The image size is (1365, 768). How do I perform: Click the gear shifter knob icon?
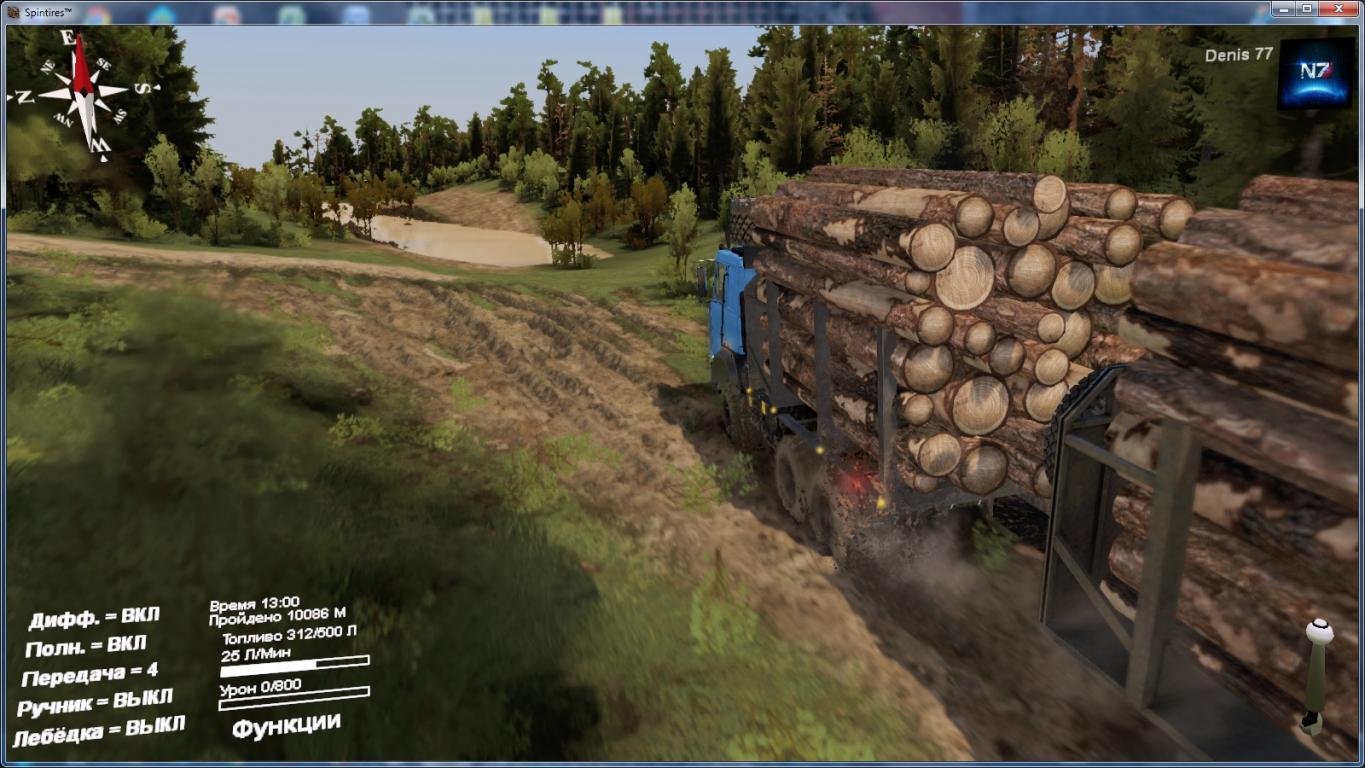[x=1319, y=632]
